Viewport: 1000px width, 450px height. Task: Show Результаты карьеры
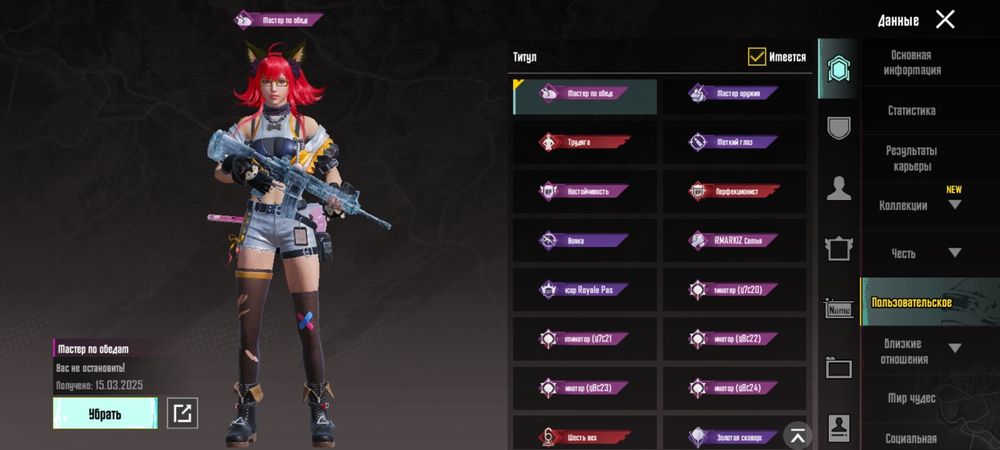(x=911, y=158)
